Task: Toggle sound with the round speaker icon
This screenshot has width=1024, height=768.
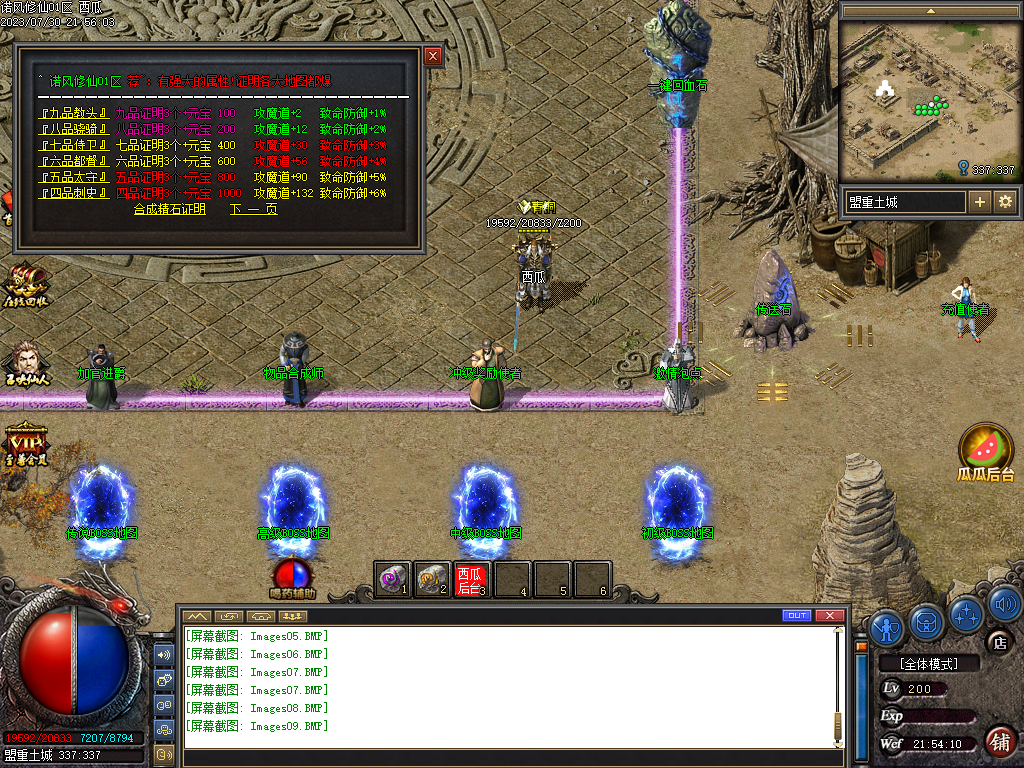Action: click(x=1005, y=604)
